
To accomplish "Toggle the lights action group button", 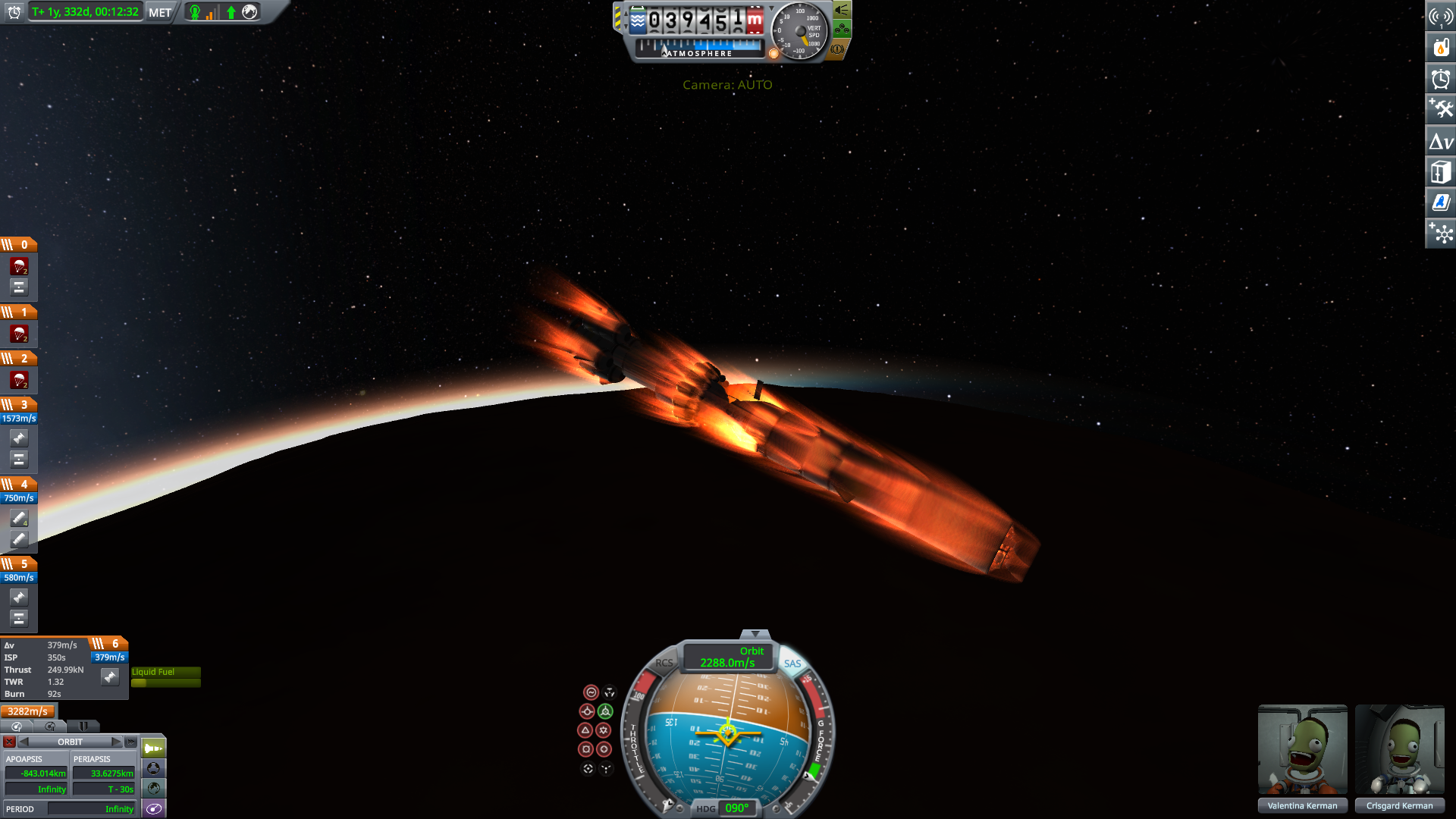I will [x=842, y=10].
